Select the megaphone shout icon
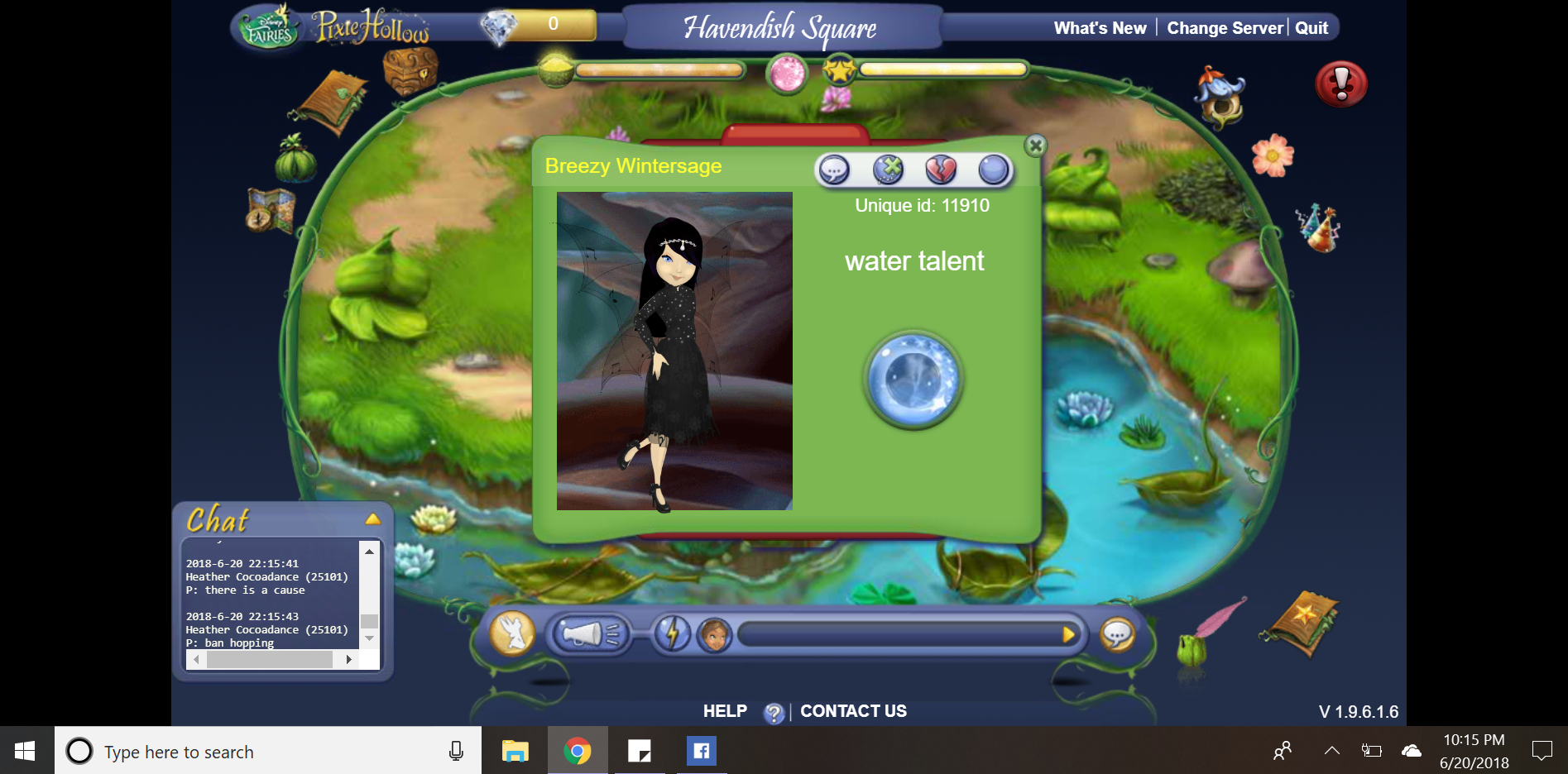1568x774 pixels. (592, 635)
